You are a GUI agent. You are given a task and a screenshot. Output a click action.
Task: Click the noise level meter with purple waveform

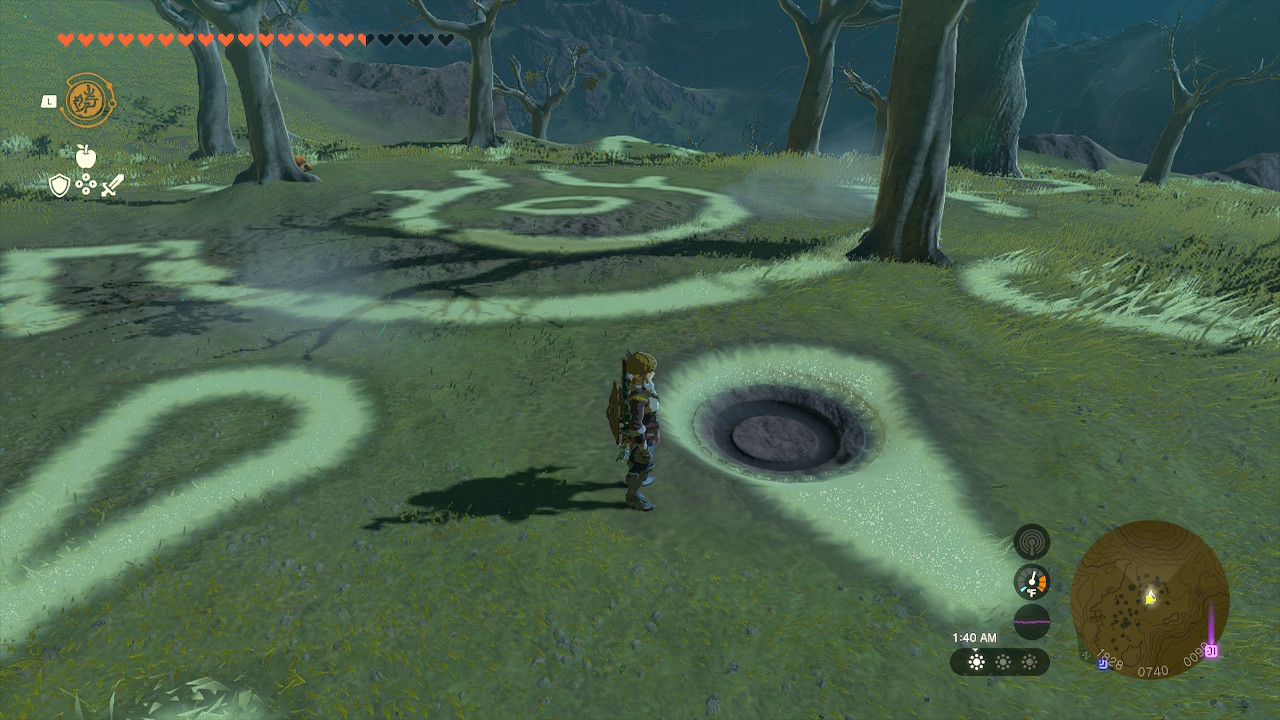(1031, 620)
